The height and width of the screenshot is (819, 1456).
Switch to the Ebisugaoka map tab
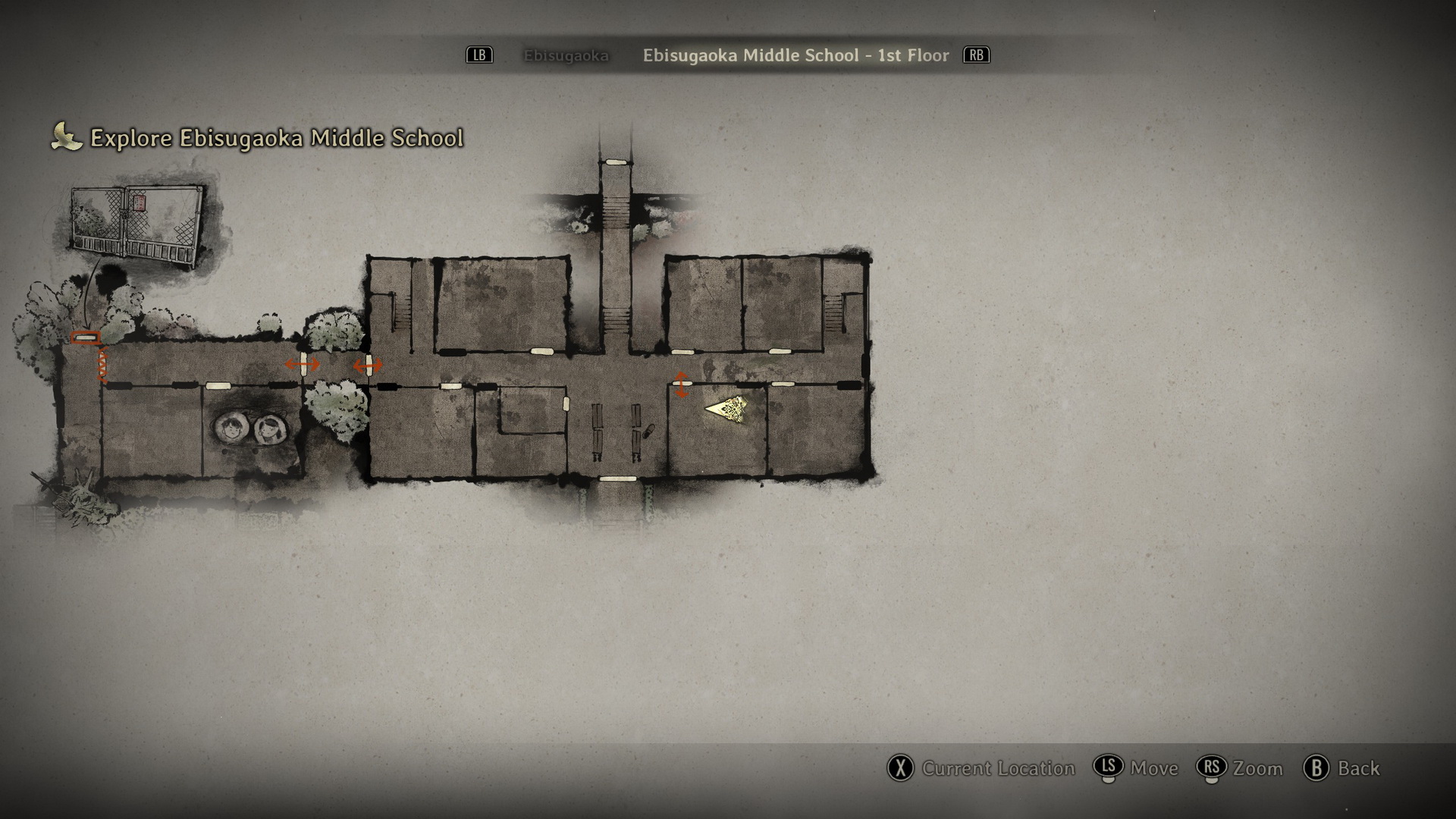[x=566, y=55]
